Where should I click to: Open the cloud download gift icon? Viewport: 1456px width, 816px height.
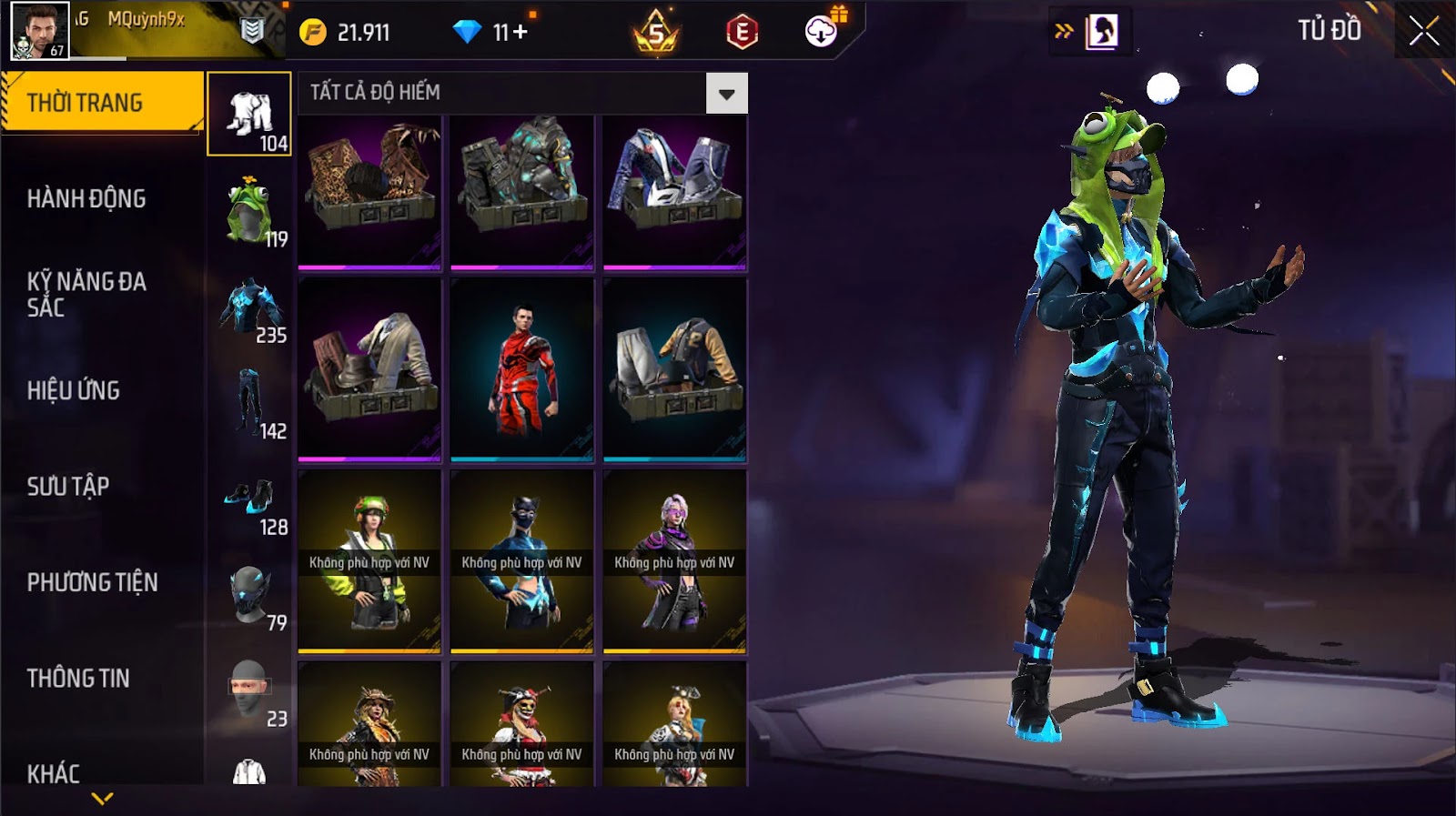[x=822, y=32]
